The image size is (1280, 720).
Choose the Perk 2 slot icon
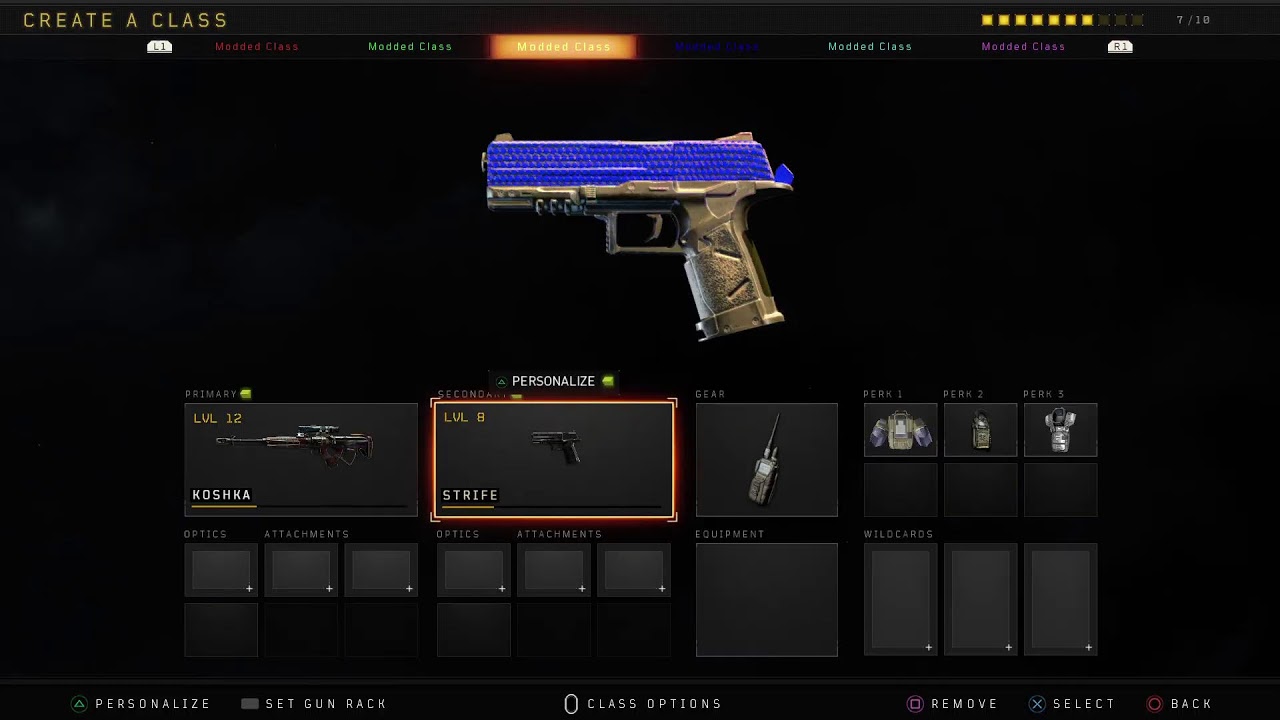point(980,430)
